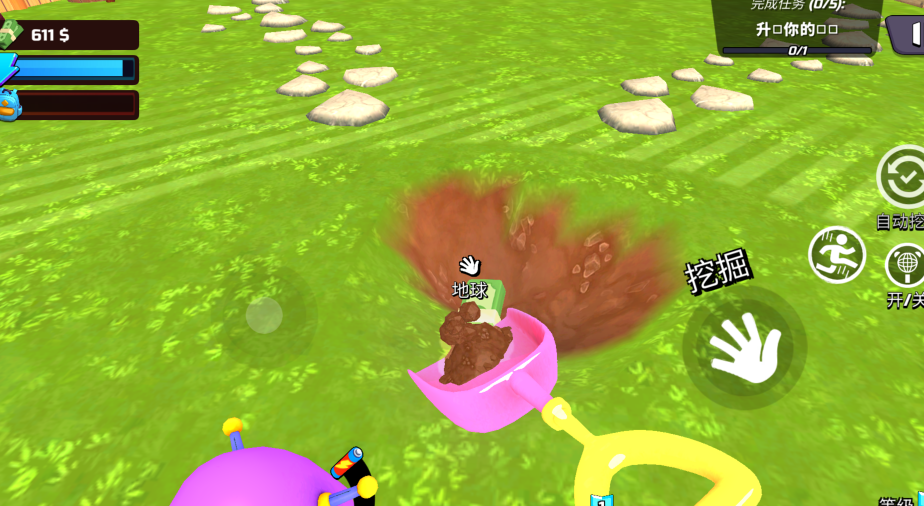Open the blue backpack icon
The height and width of the screenshot is (506, 924).
point(9,104)
